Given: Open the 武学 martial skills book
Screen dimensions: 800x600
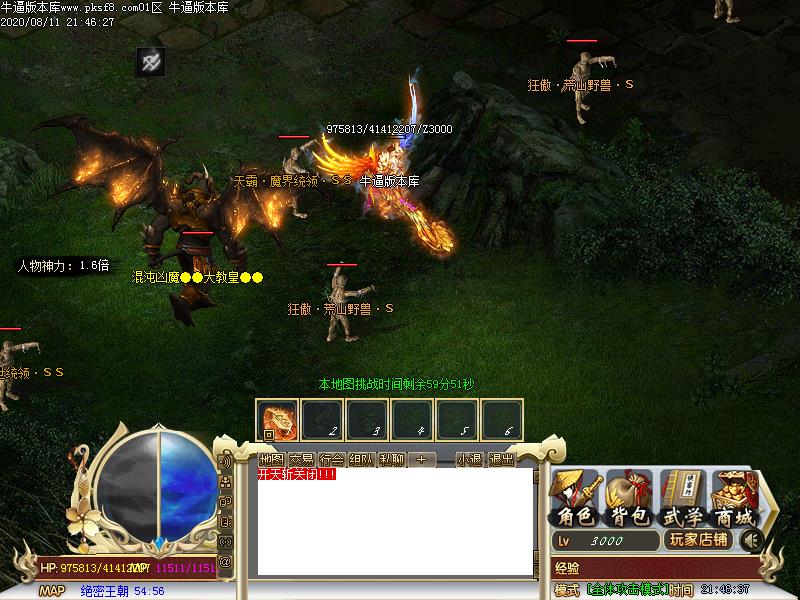Looking at the screenshot, I should pos(683,500).
